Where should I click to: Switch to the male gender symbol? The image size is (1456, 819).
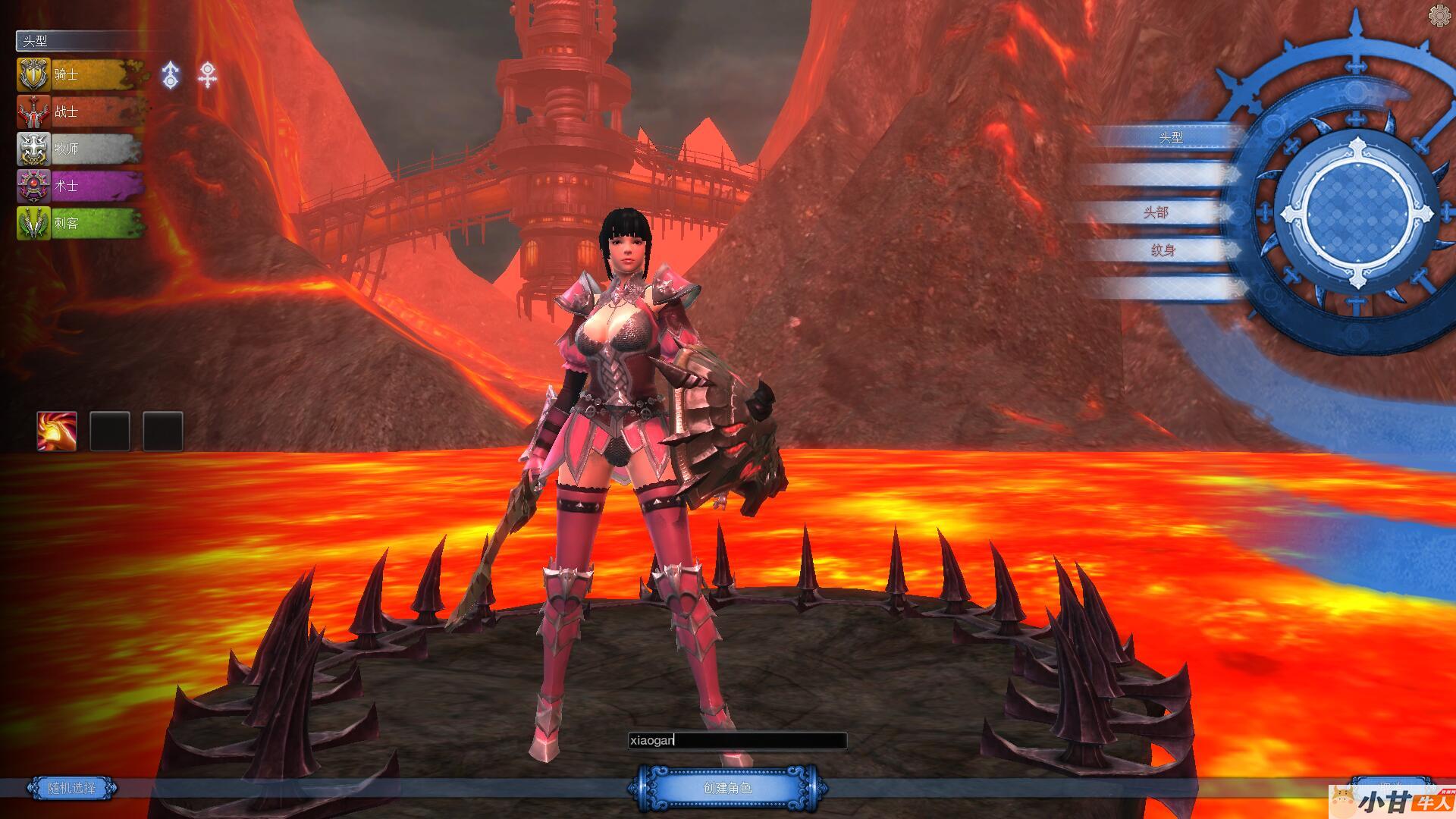pyautogui.click(x=171, y=75)
